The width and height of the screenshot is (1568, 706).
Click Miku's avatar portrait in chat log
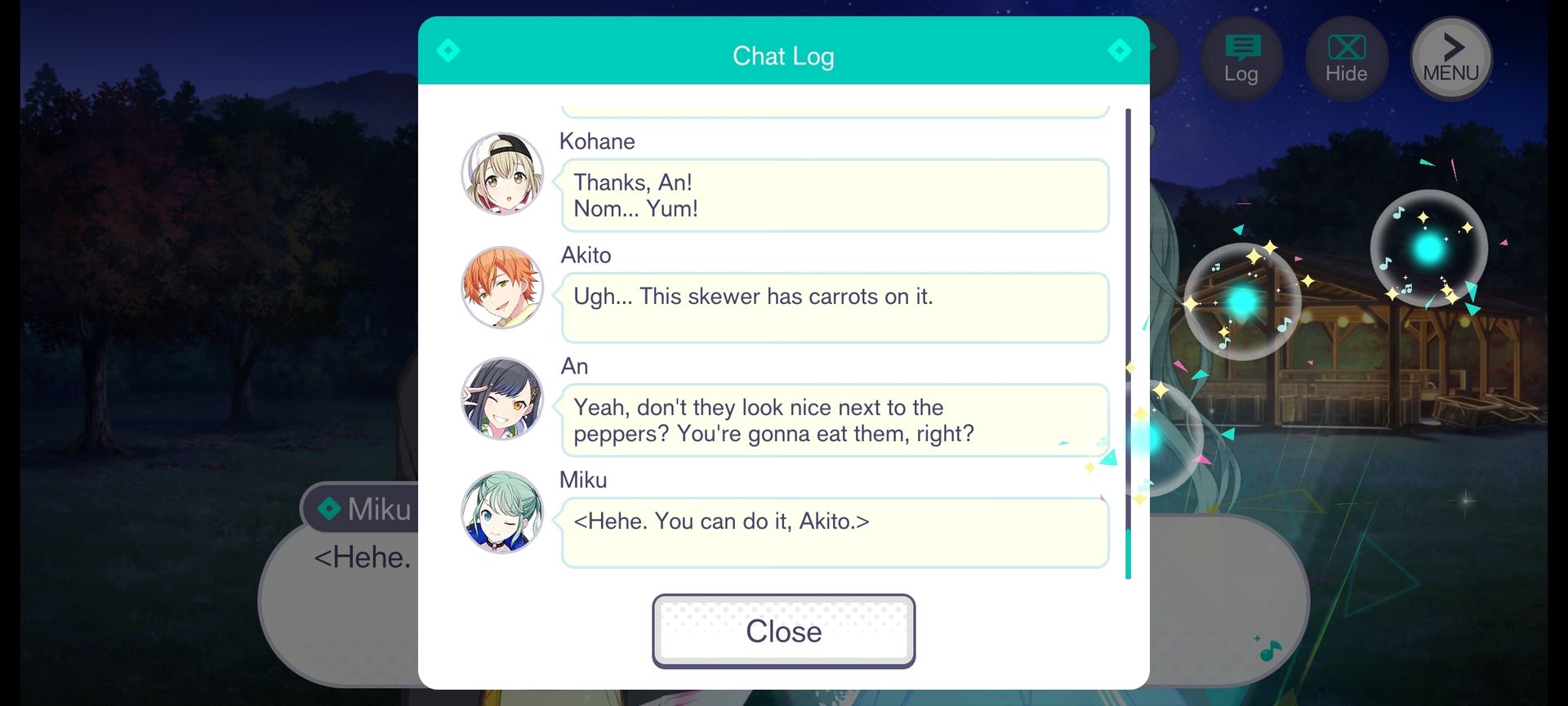click(x=502, y=512)
